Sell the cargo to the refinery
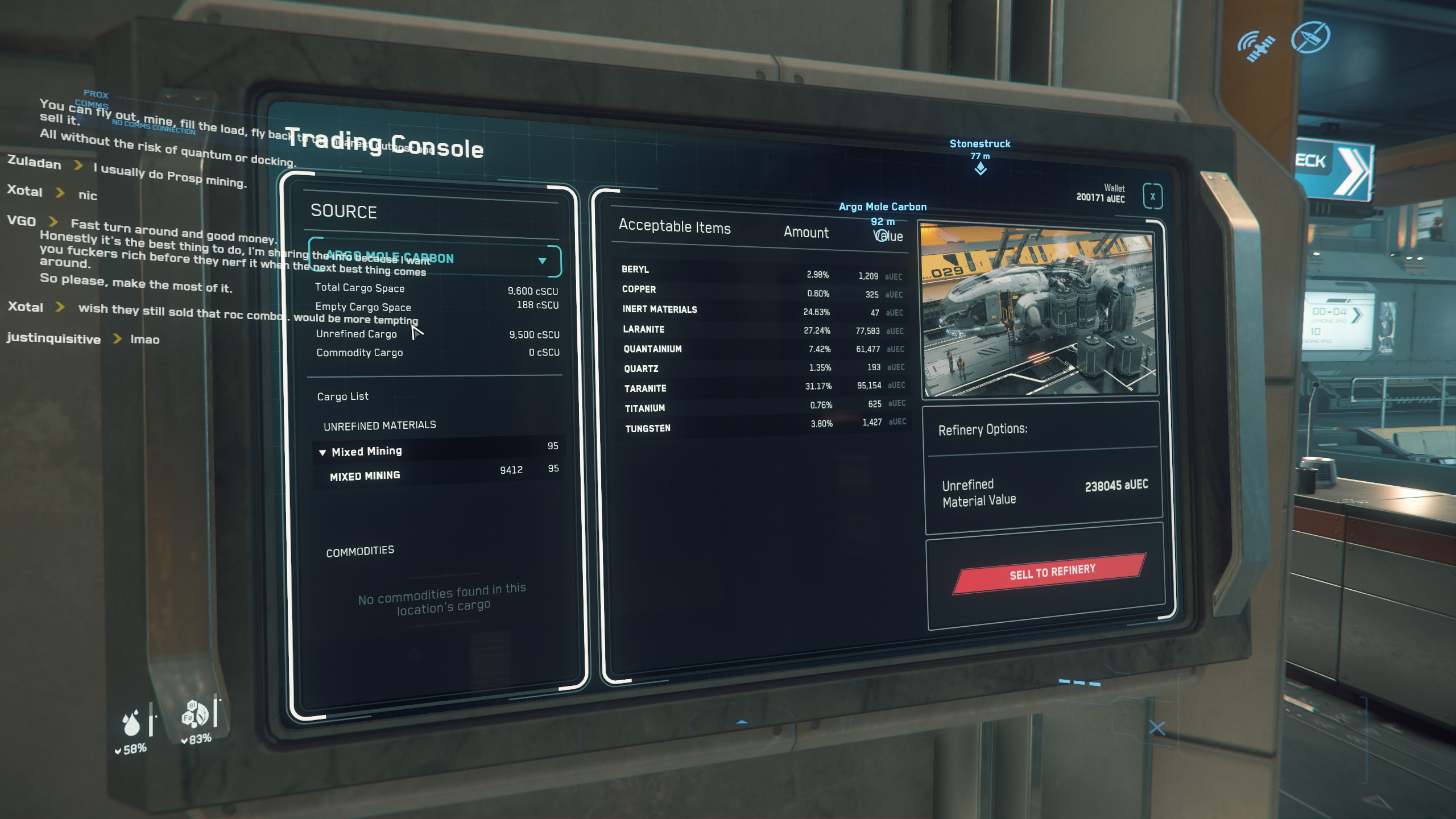Screen dimensions: 1456x819 1050,573
